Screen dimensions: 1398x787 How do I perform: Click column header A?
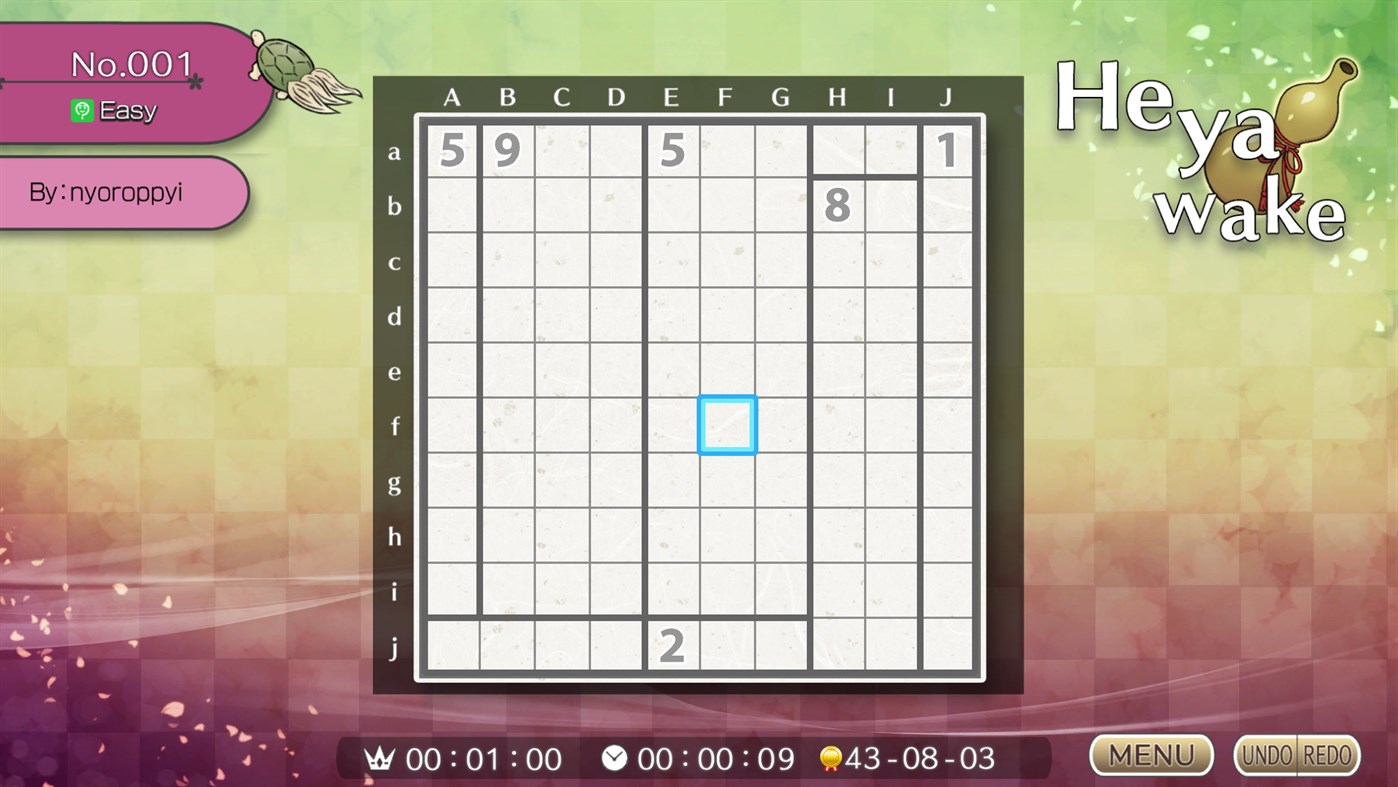point(452,97)
